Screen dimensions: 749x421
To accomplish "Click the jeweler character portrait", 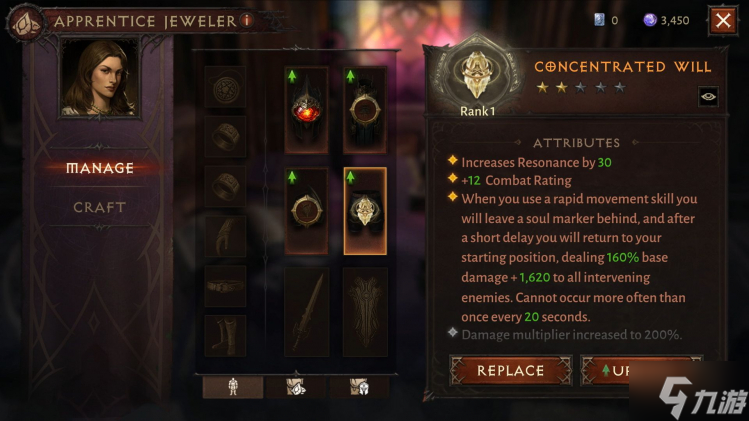I will tap(100, 78).
